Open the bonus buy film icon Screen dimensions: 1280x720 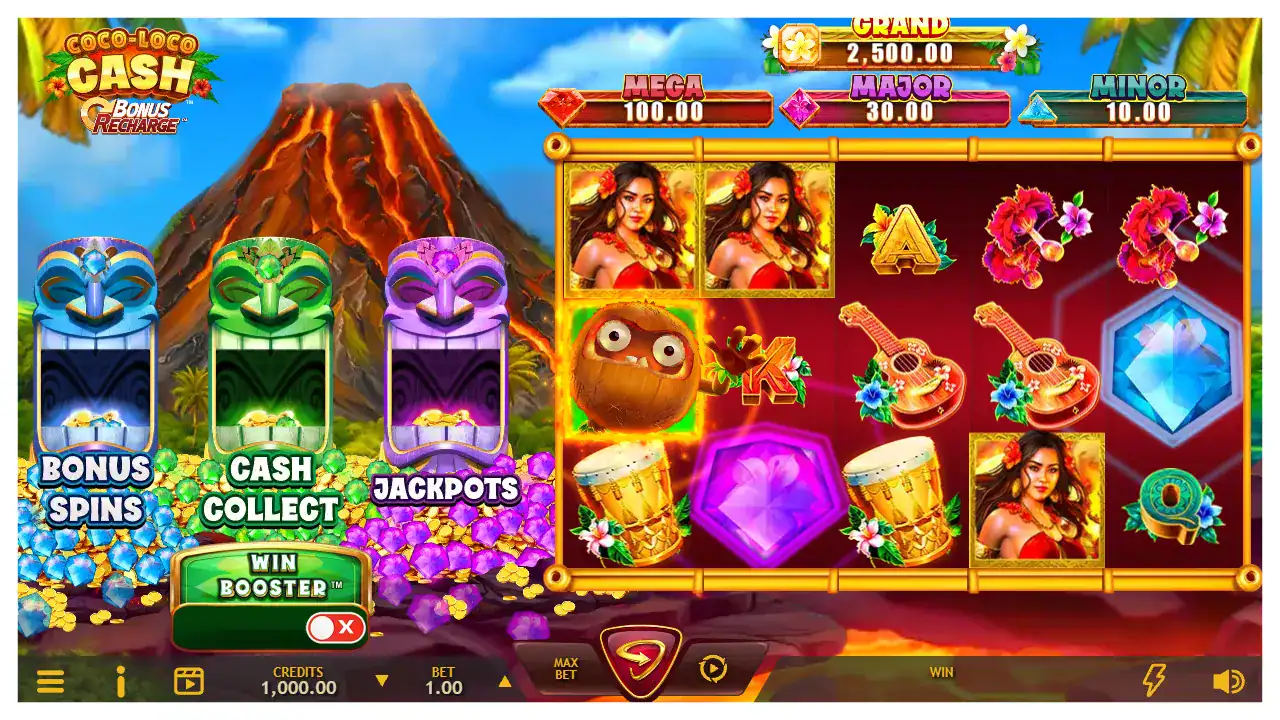tap(189, 682)
